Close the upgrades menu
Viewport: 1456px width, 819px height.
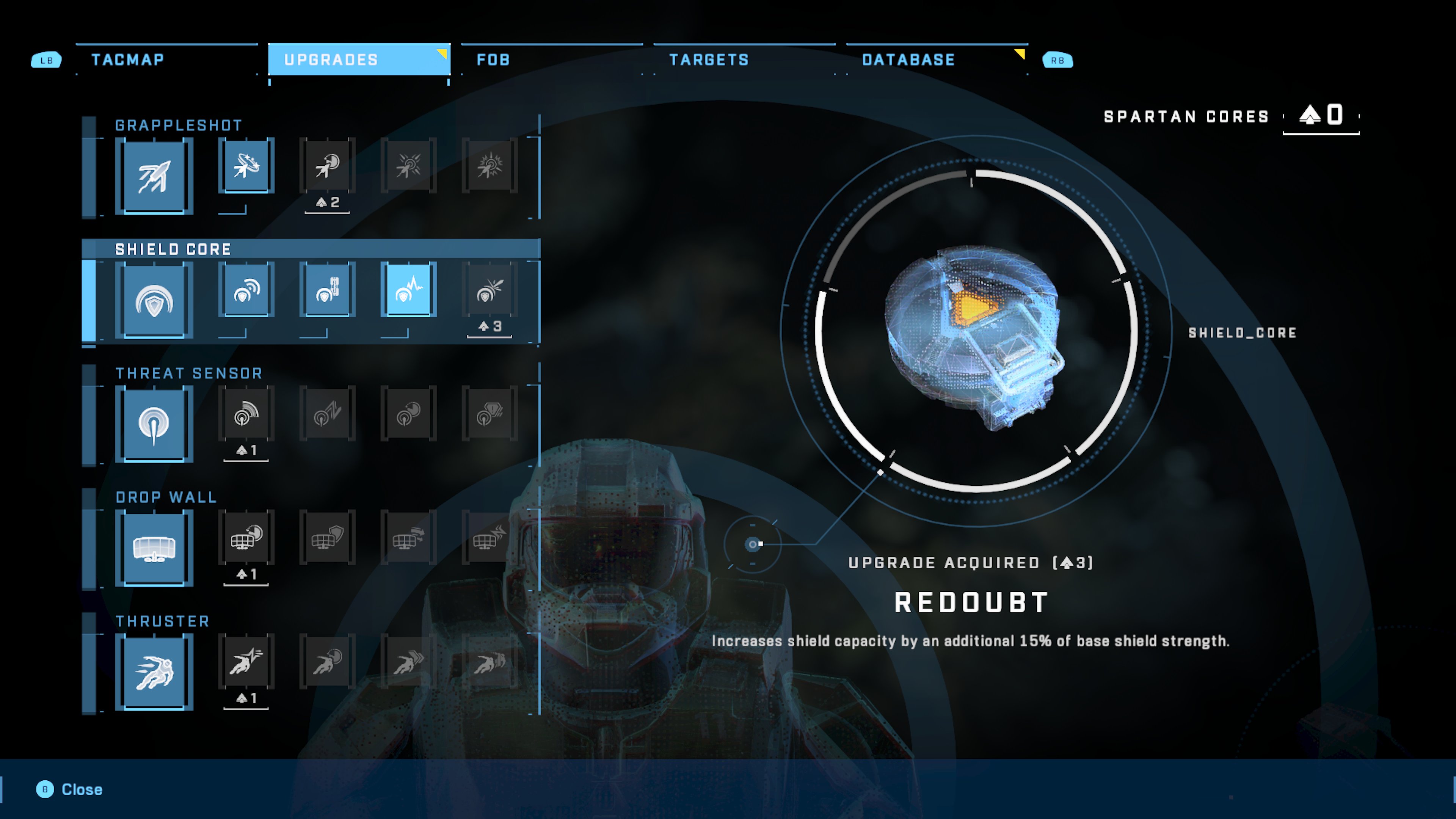[69, 789]
